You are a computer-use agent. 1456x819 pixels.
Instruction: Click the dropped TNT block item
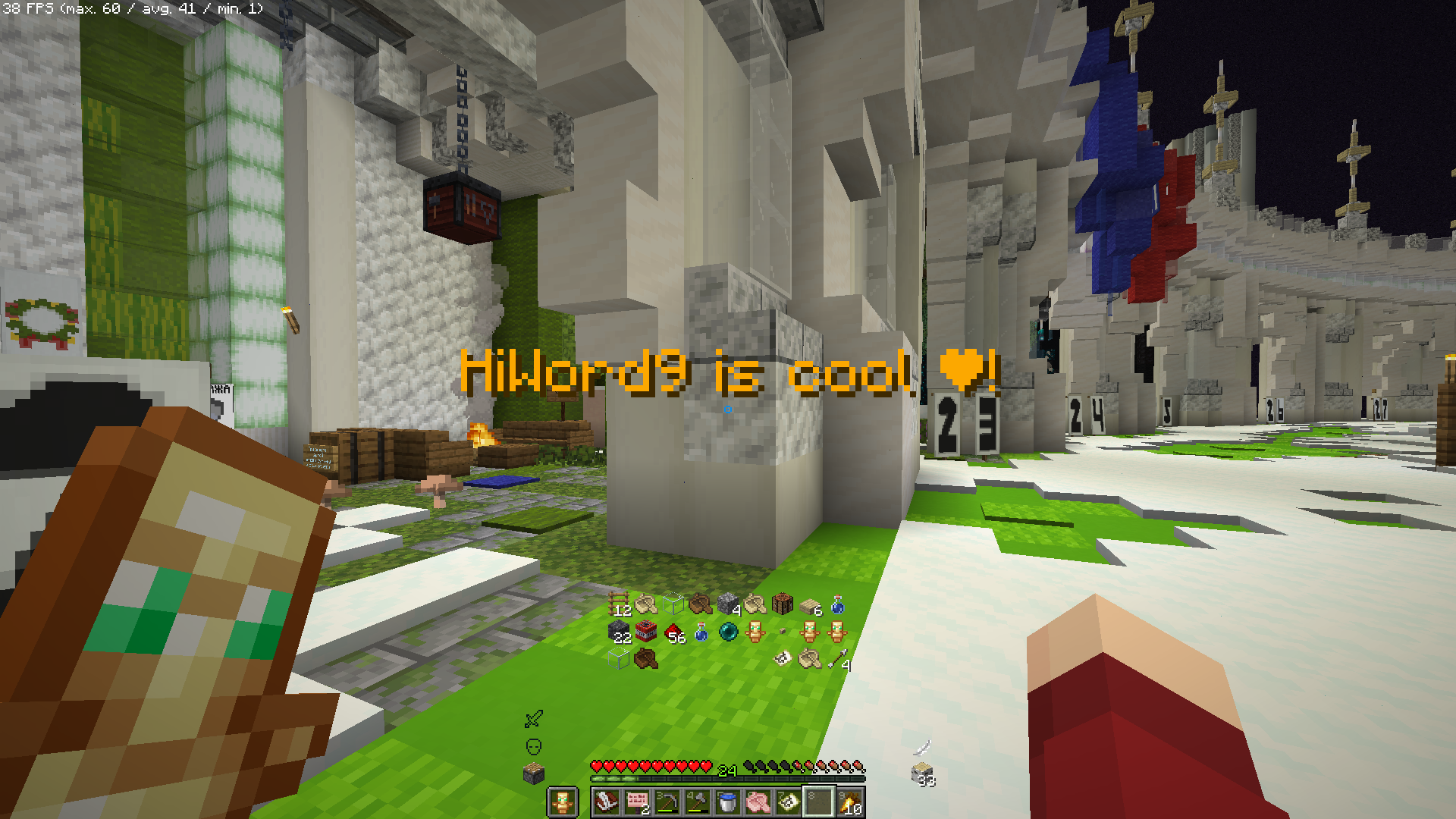pyautogui.click(x=645, y=630)
